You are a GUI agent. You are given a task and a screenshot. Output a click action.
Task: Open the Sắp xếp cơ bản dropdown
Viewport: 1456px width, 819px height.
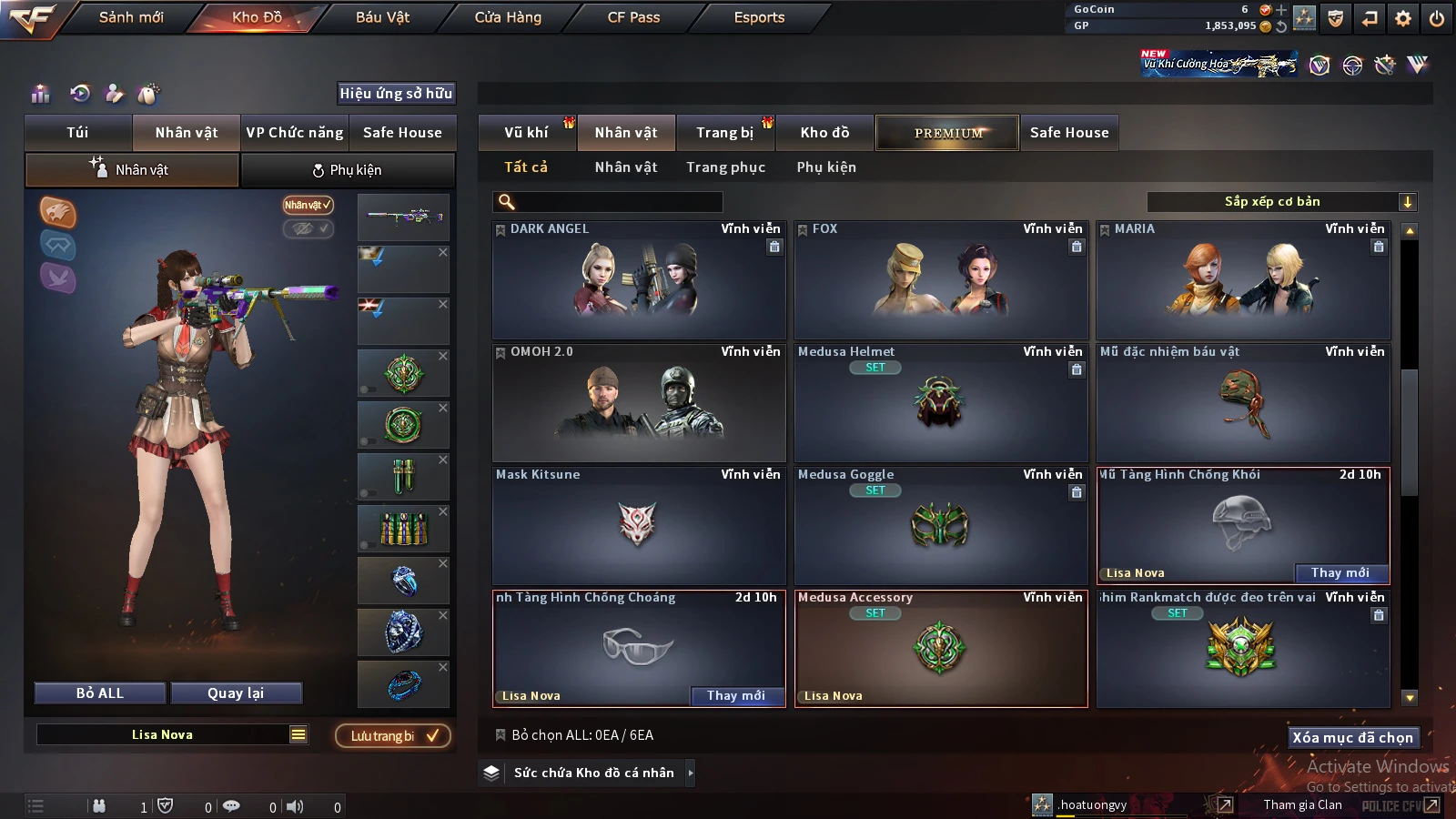point(1281,202)
